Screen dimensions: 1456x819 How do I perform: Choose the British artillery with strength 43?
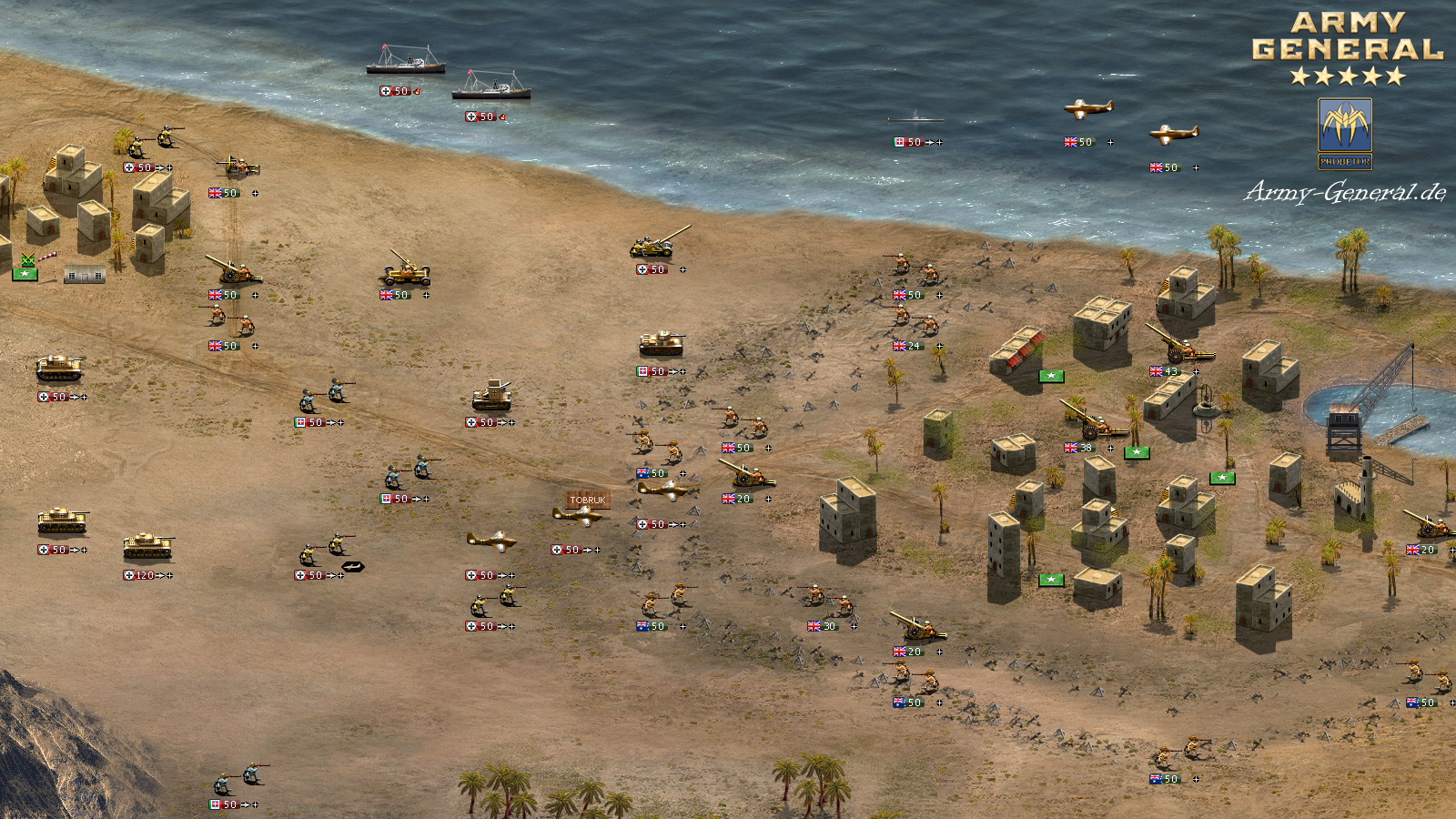point(1179,345)
